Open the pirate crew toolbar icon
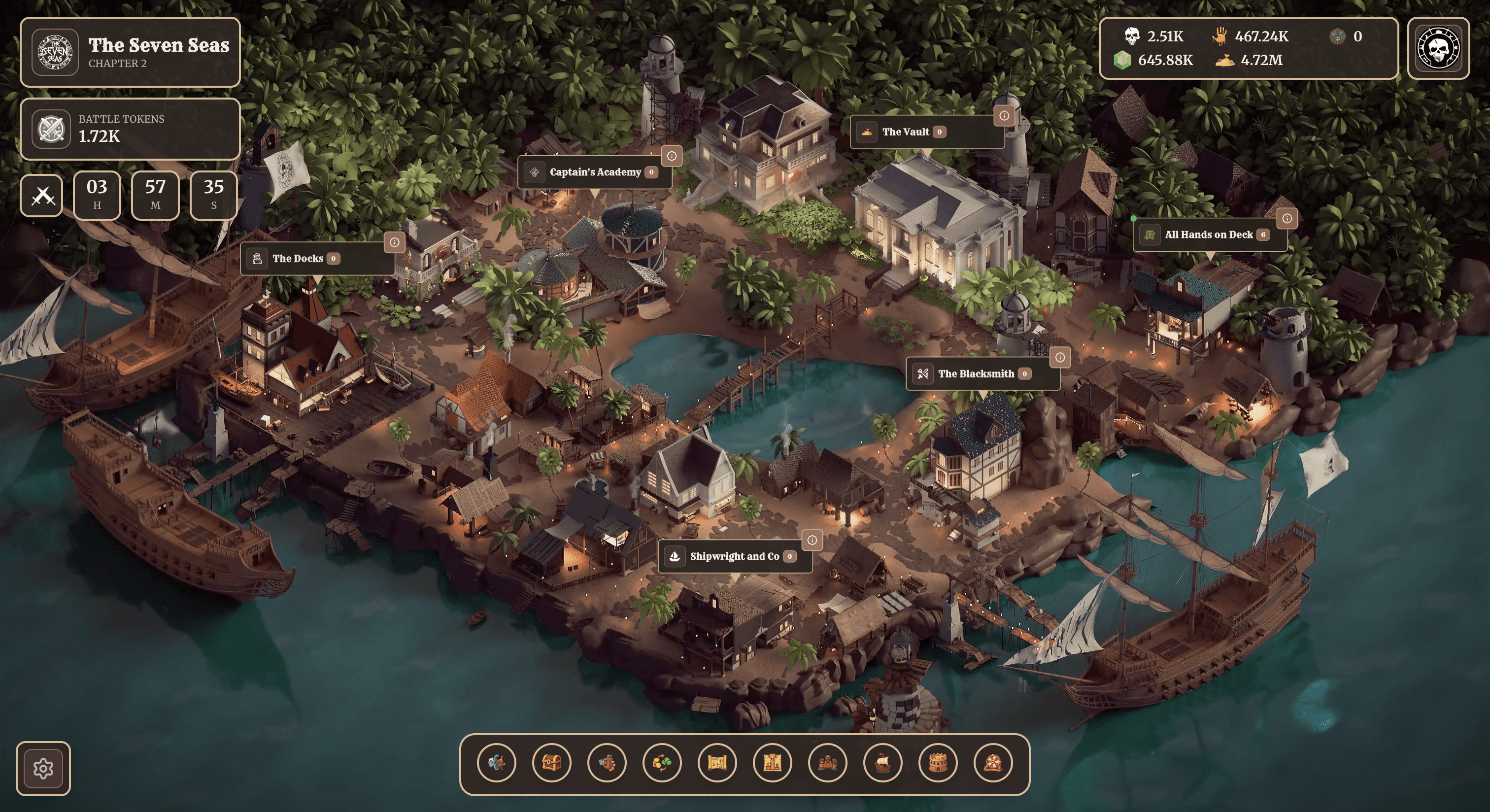This screenshot has height=812, width=1490. (828, 763)
